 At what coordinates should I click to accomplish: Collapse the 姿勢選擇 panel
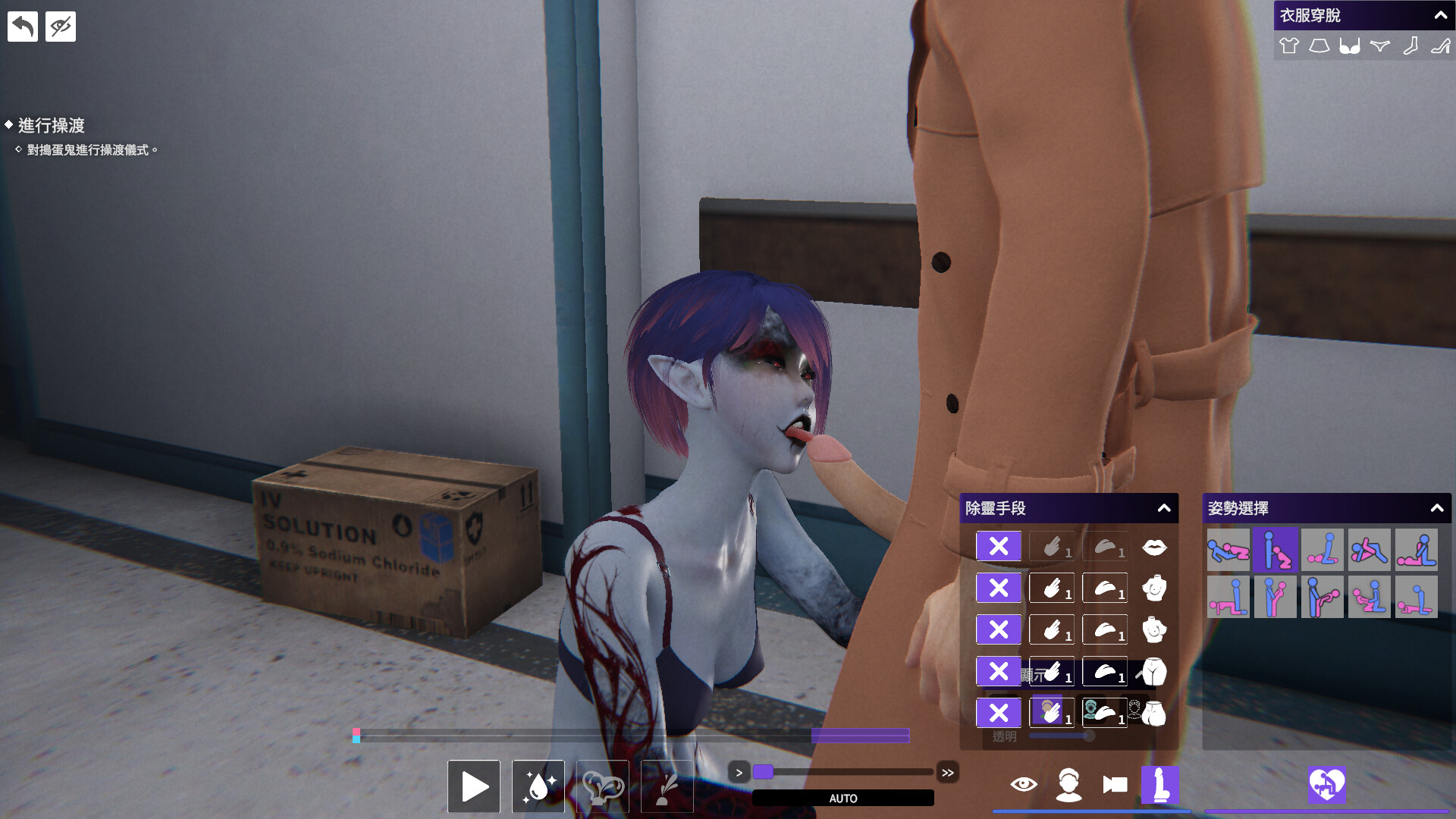(1439, 509)
